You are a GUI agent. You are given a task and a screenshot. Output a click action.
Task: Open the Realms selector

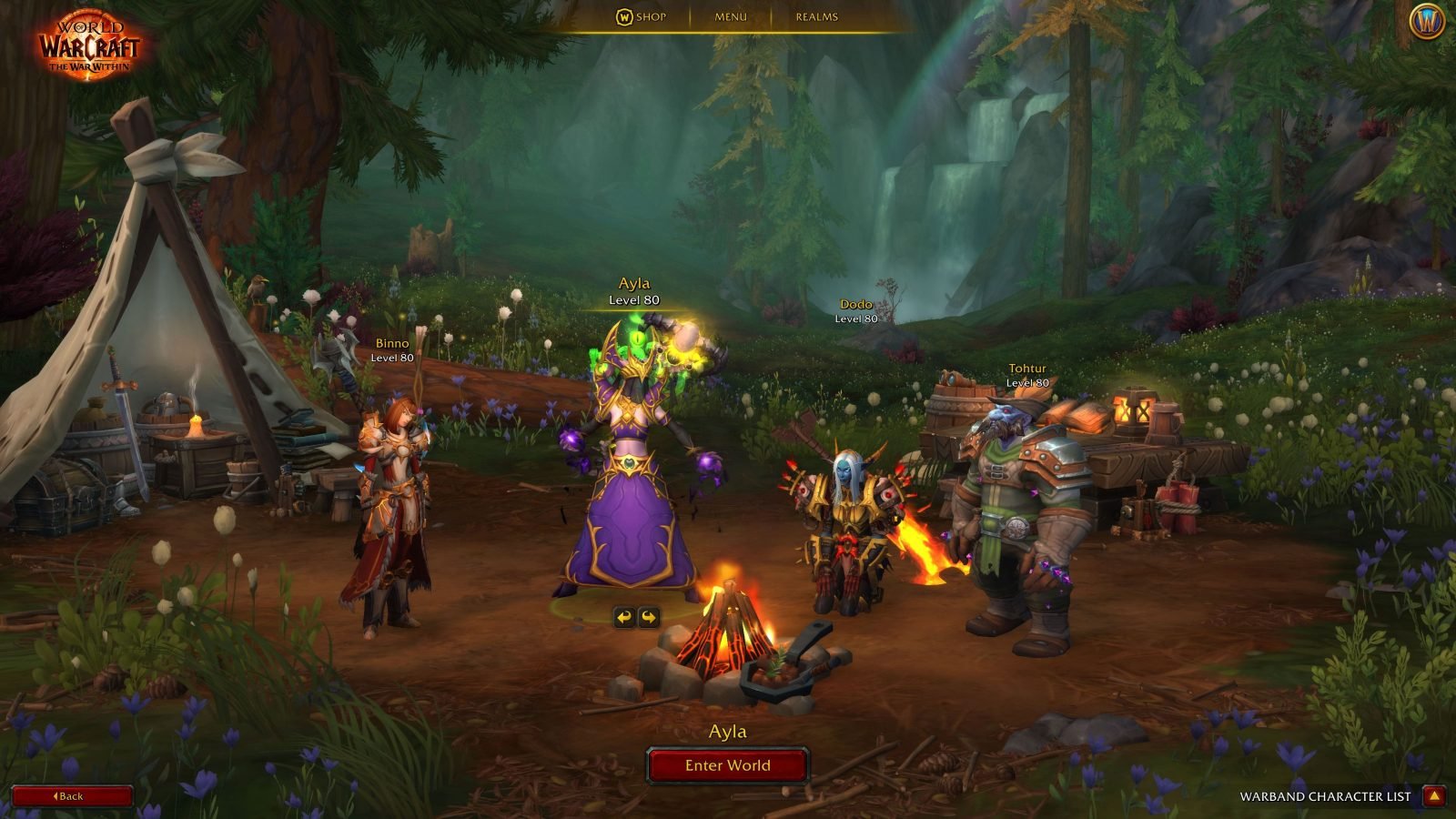(816, 16)
